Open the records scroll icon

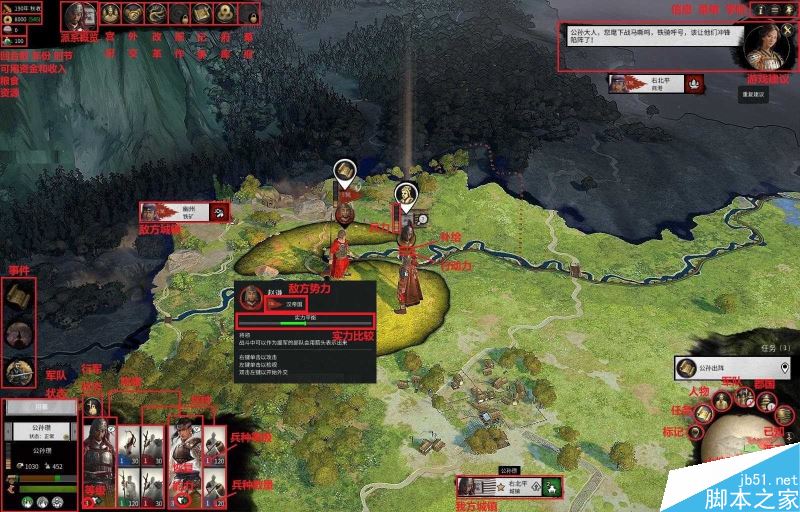pos(203,14)
